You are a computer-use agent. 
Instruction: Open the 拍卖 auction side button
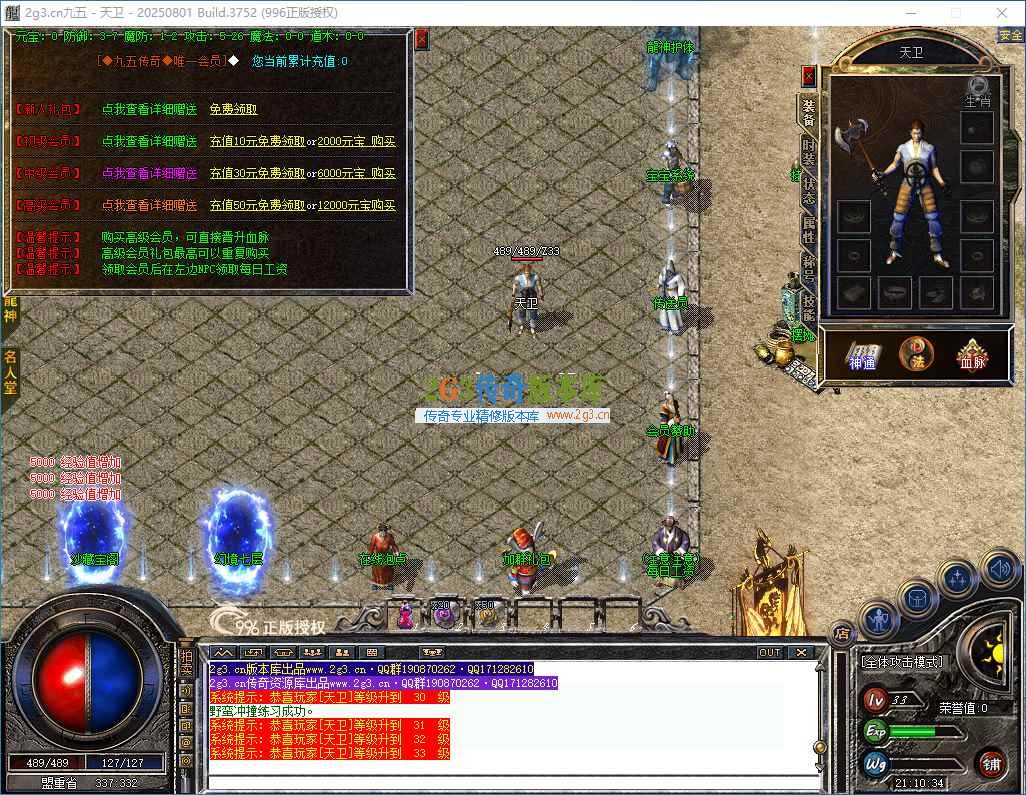tap(186, 662)
